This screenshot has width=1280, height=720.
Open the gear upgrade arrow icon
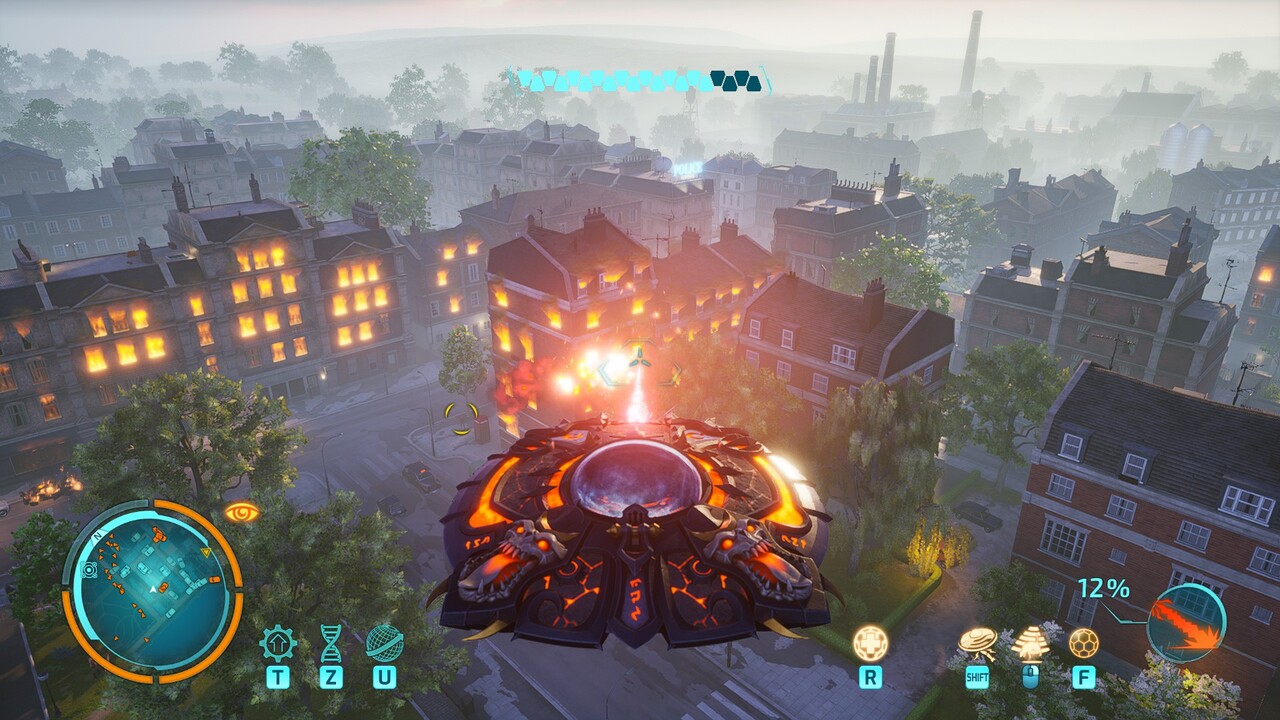(278, 643)
